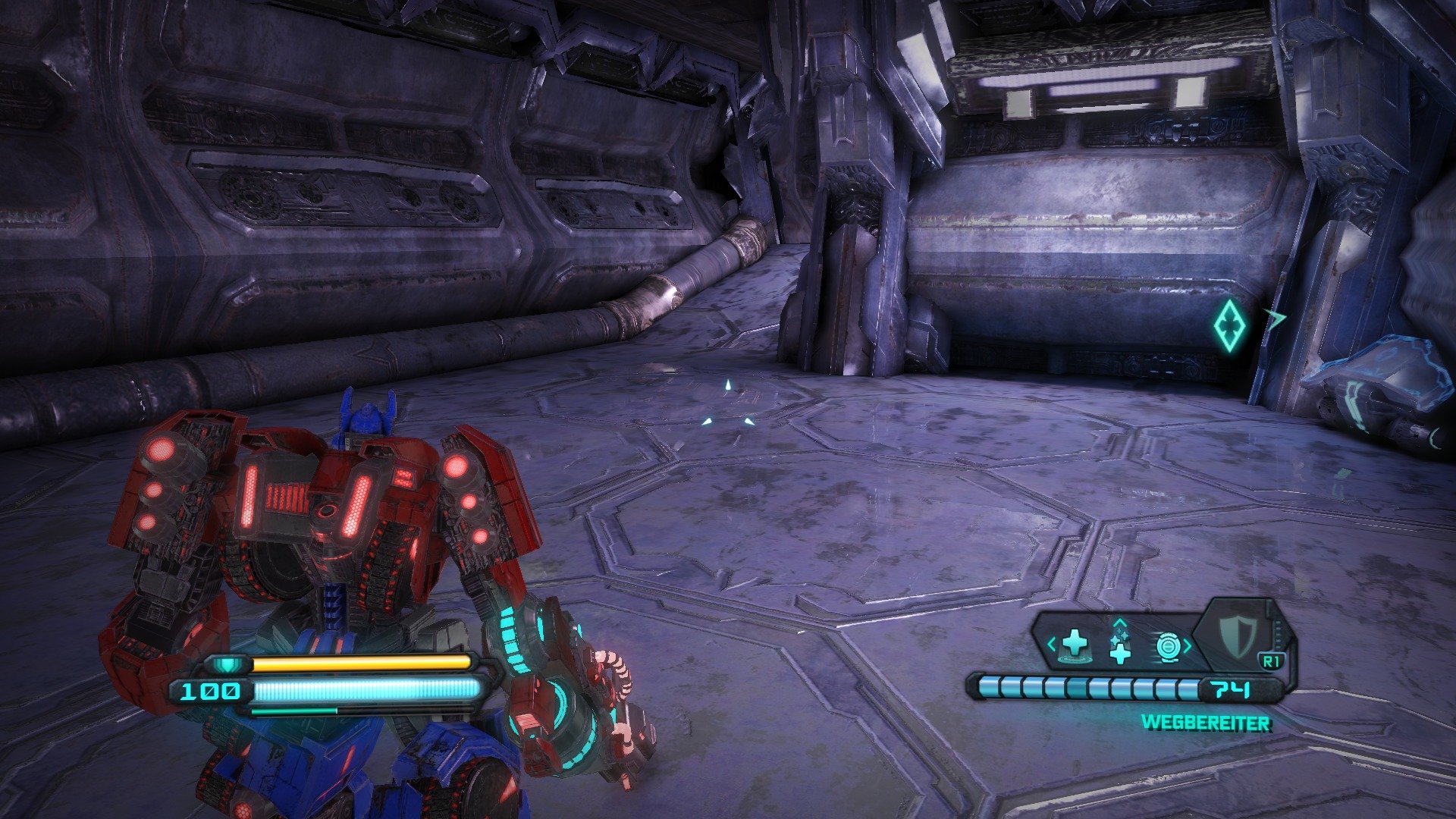The image size is (1456, 819).
Task: Toggle the currently equipped WEGBEREITER weapon
Action: pyautogui.click(x=1206, y=723)
